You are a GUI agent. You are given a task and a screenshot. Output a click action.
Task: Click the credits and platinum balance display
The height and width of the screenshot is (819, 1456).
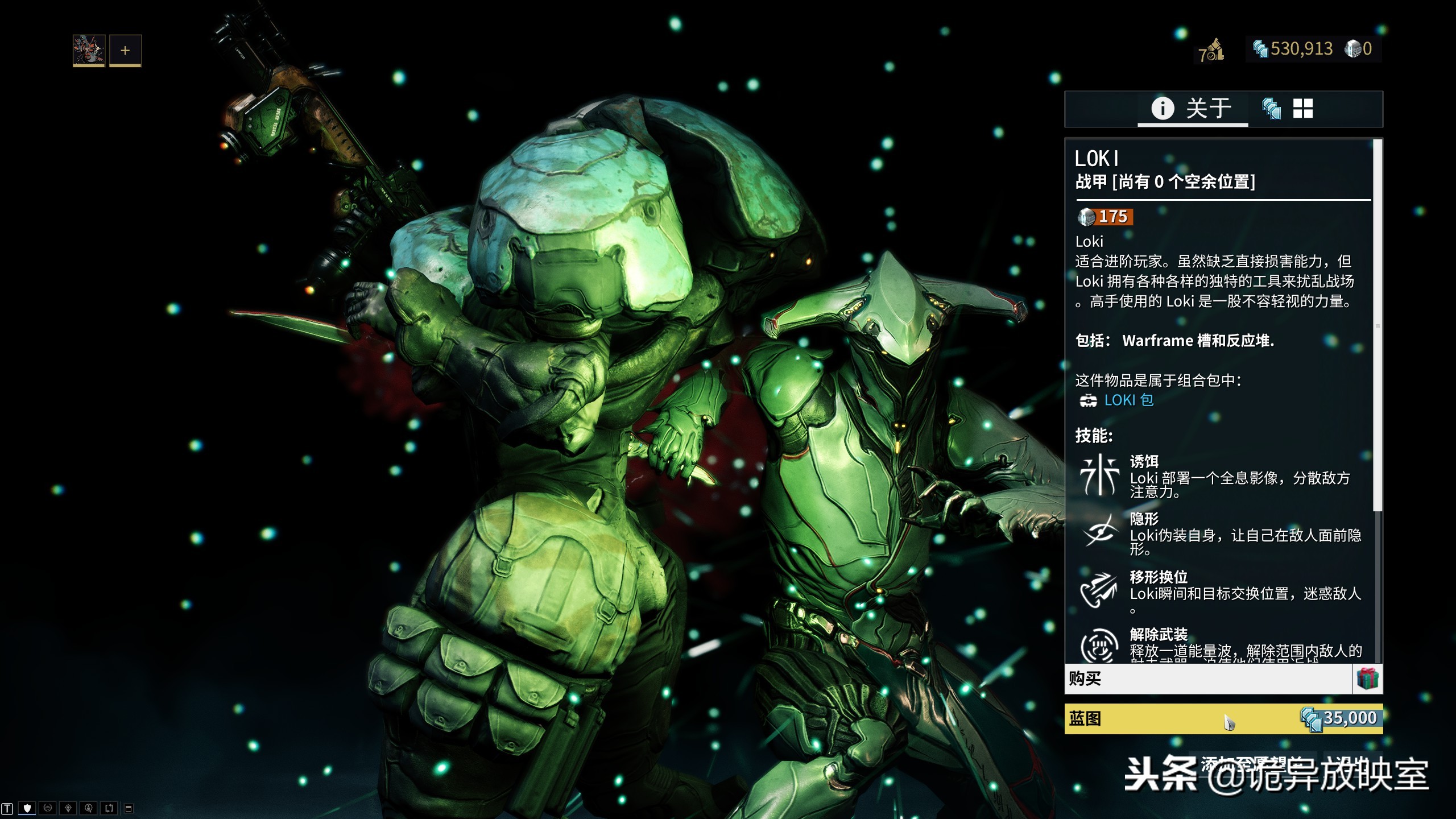point(1313,49)
